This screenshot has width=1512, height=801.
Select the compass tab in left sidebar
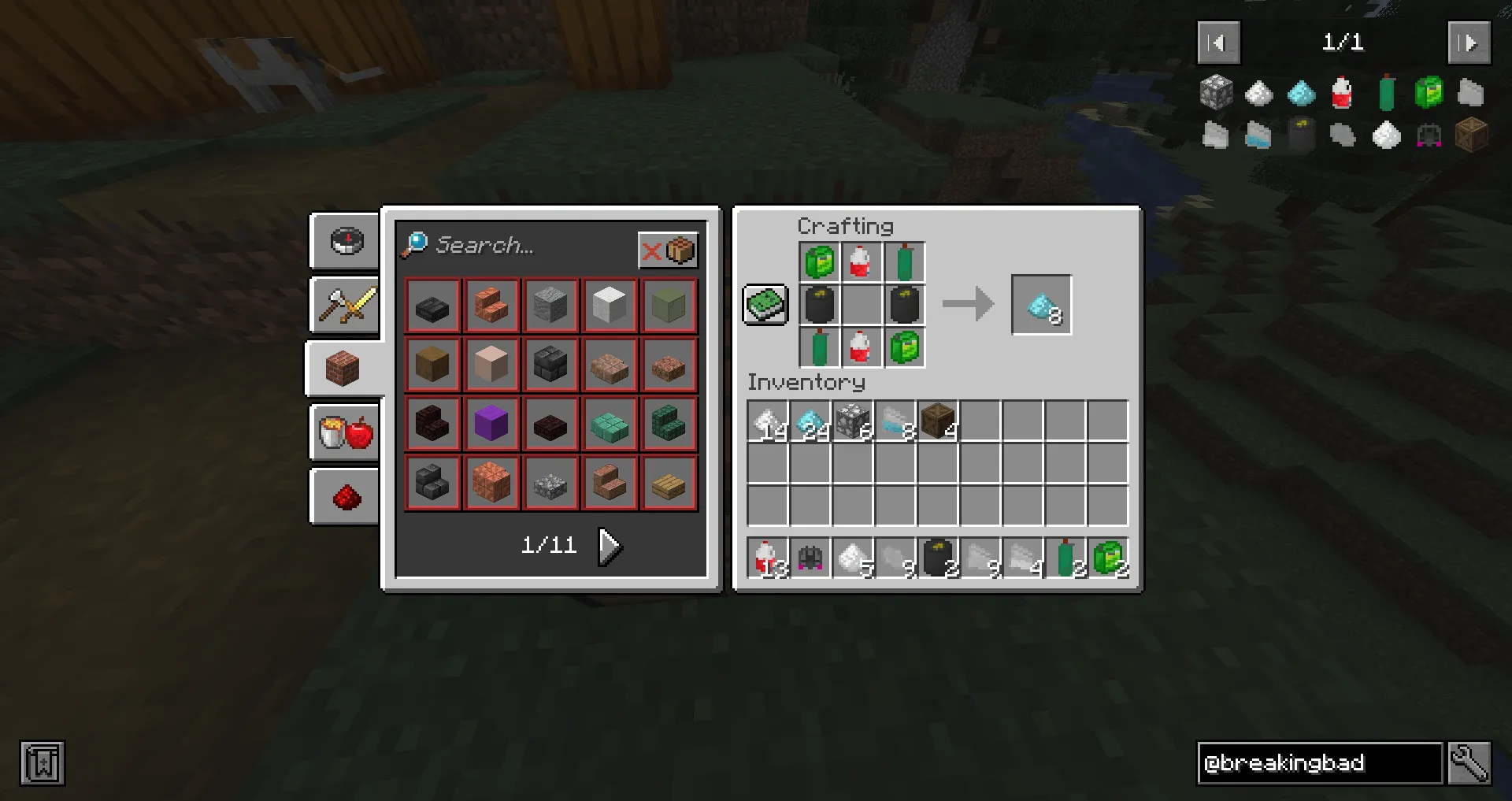343,242
